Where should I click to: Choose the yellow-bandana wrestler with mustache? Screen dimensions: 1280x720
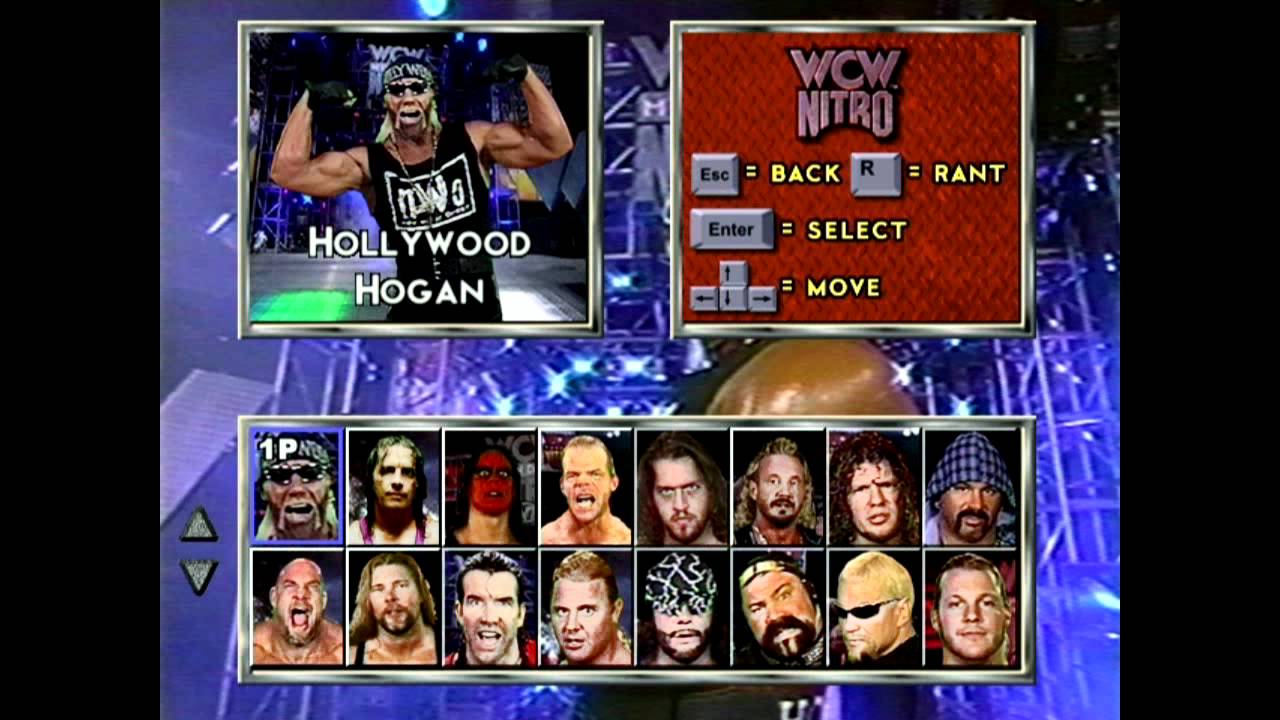[x=779, y=607]
